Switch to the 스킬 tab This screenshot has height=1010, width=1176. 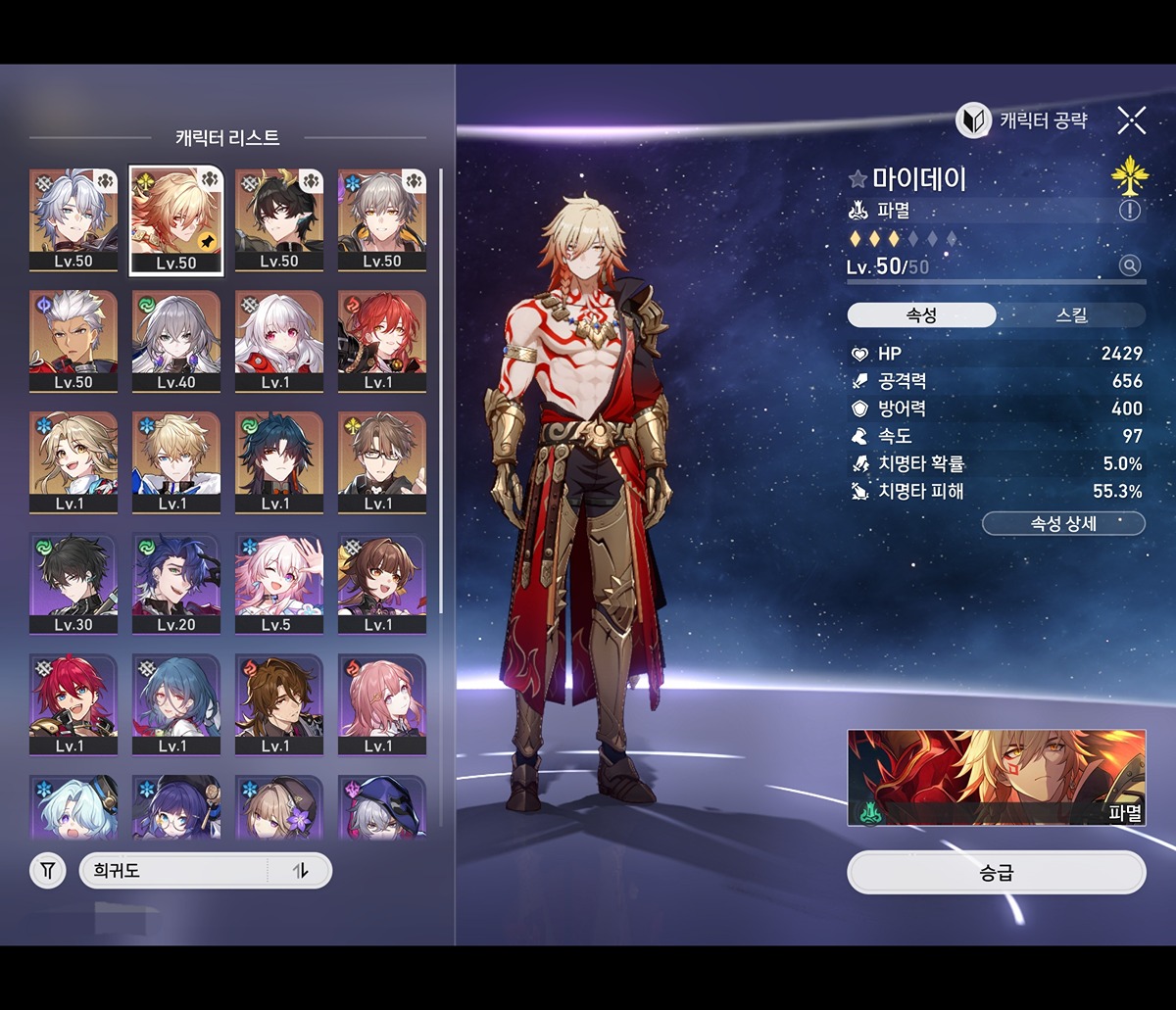click(x=1071, y=315)
